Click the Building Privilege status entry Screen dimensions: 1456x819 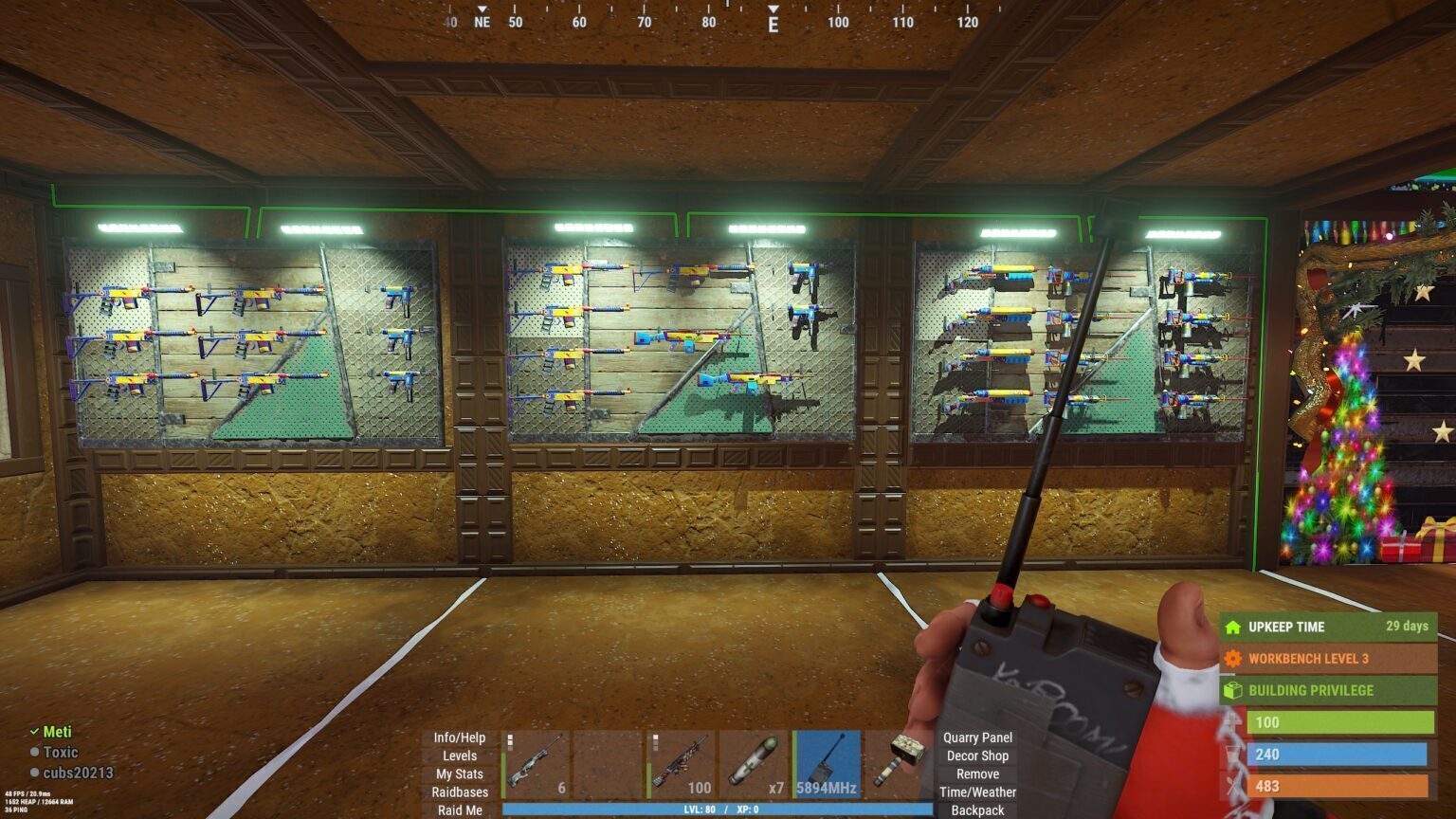(x=1328, y=690)
